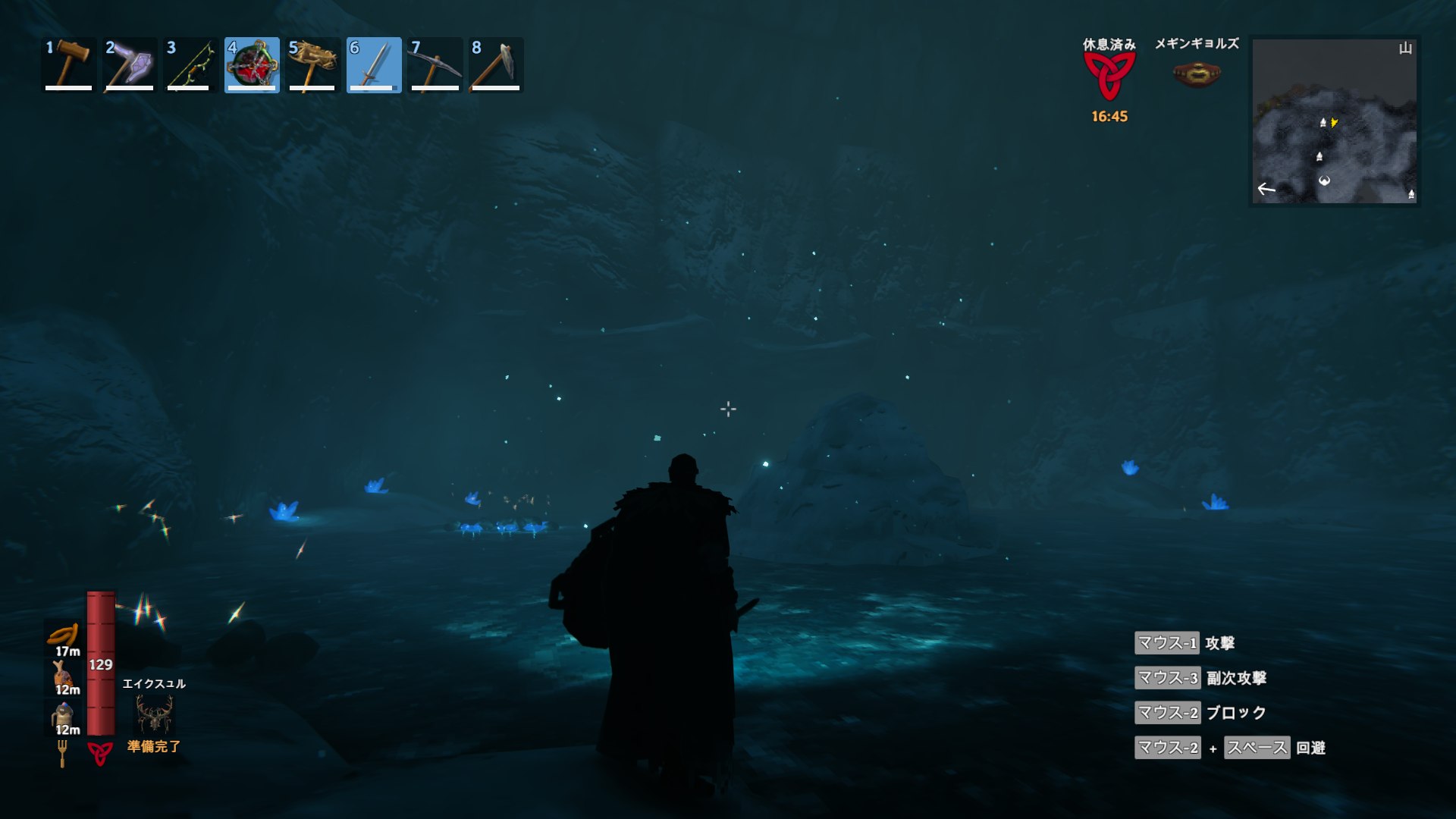Screen dimensions: 1456x819
Task: Pick the root-headed mace in slot 5
Action: point(312,65)
